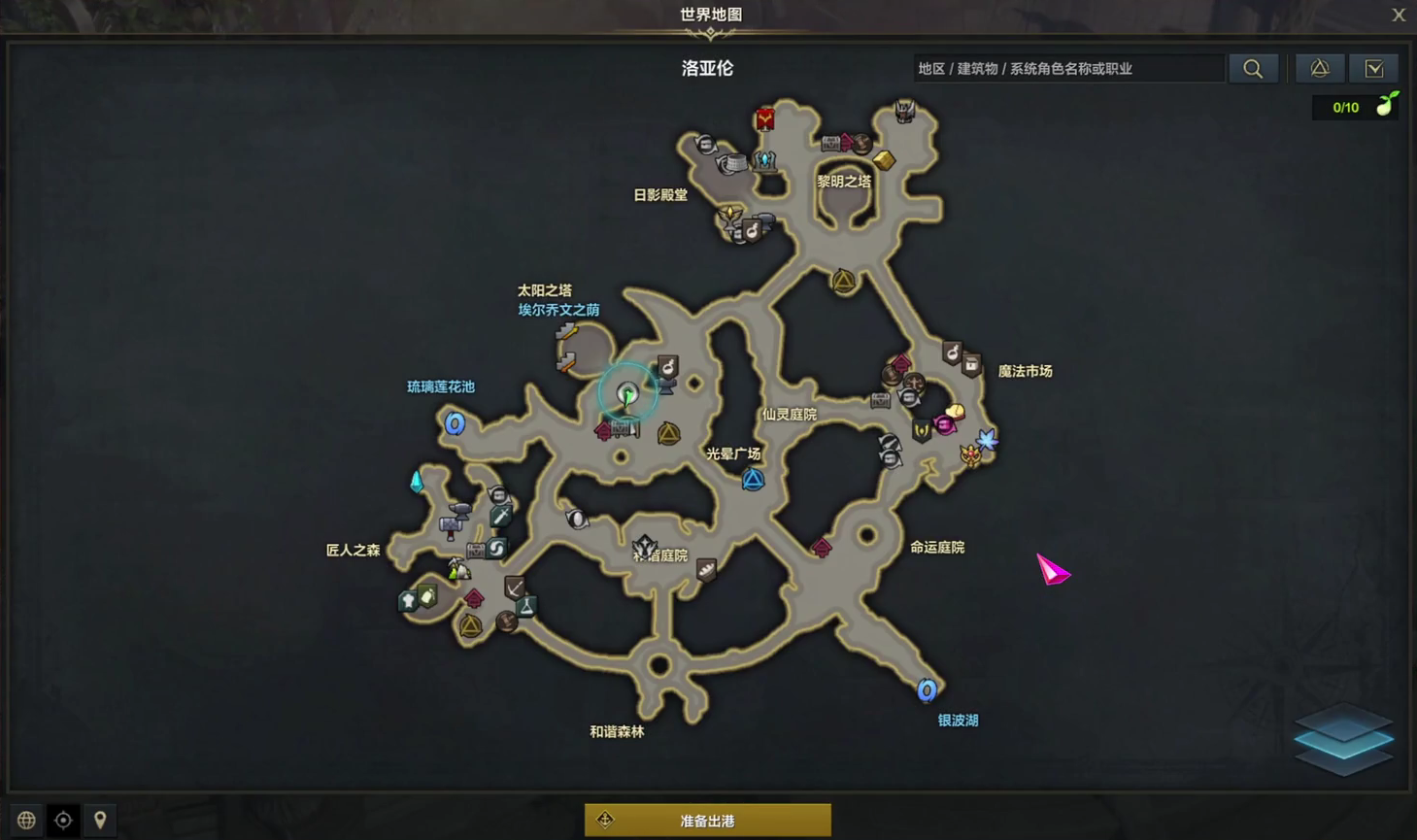This screenshot has width=1417, height=840.
Task: Select the blue Triport at 光晕广场
Action: [752, 479]
